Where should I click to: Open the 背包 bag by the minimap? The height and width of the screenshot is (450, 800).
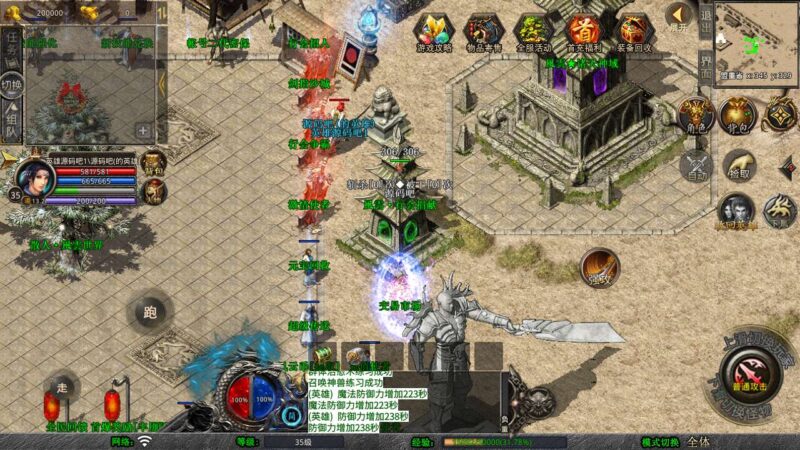click(738, 115)
